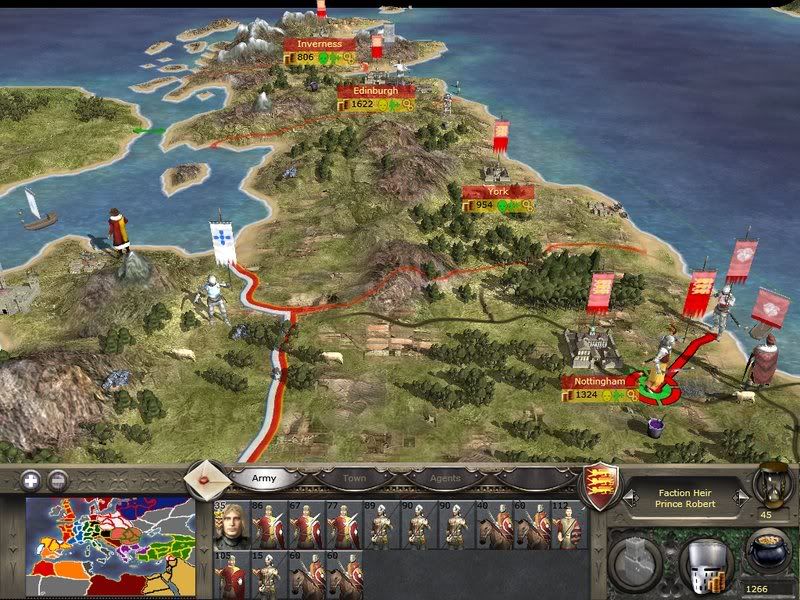Screen dimensions: 800x600
Task: Zoom out the minimap with minus button
Action: [58, 479]
